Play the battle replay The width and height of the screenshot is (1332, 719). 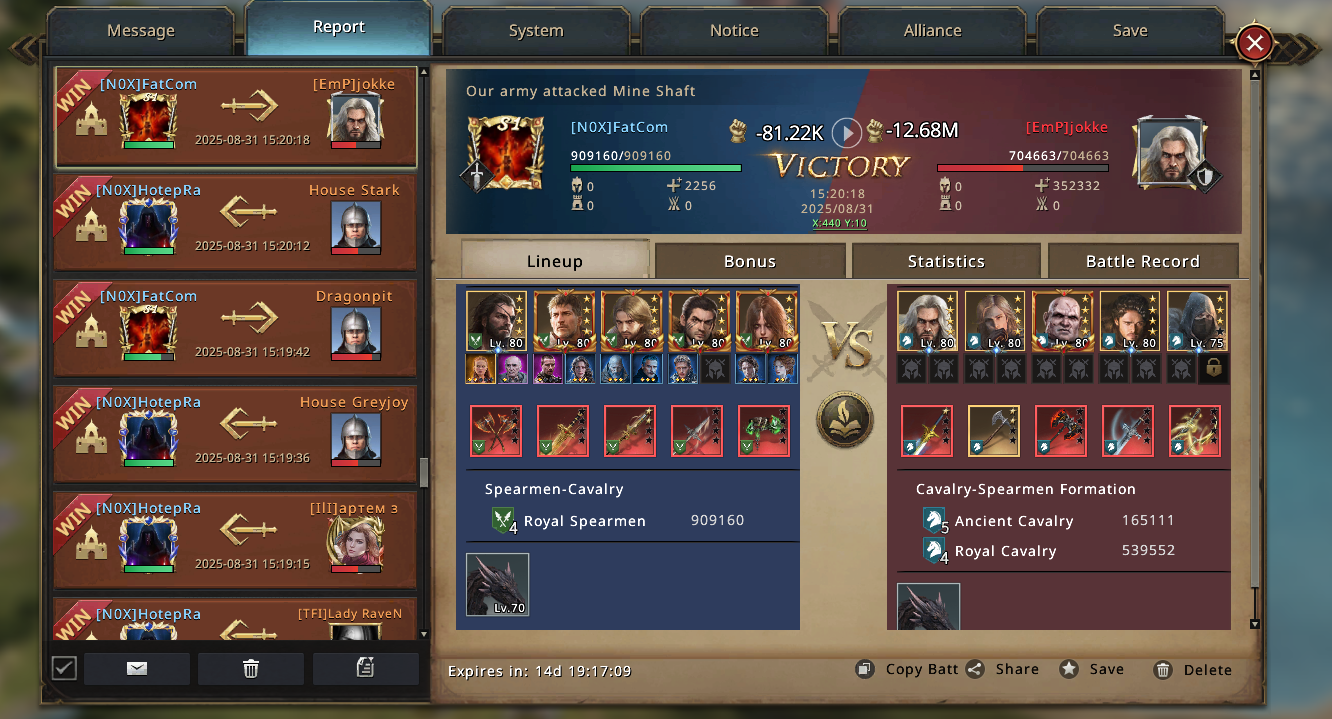(x=847, y=132)
